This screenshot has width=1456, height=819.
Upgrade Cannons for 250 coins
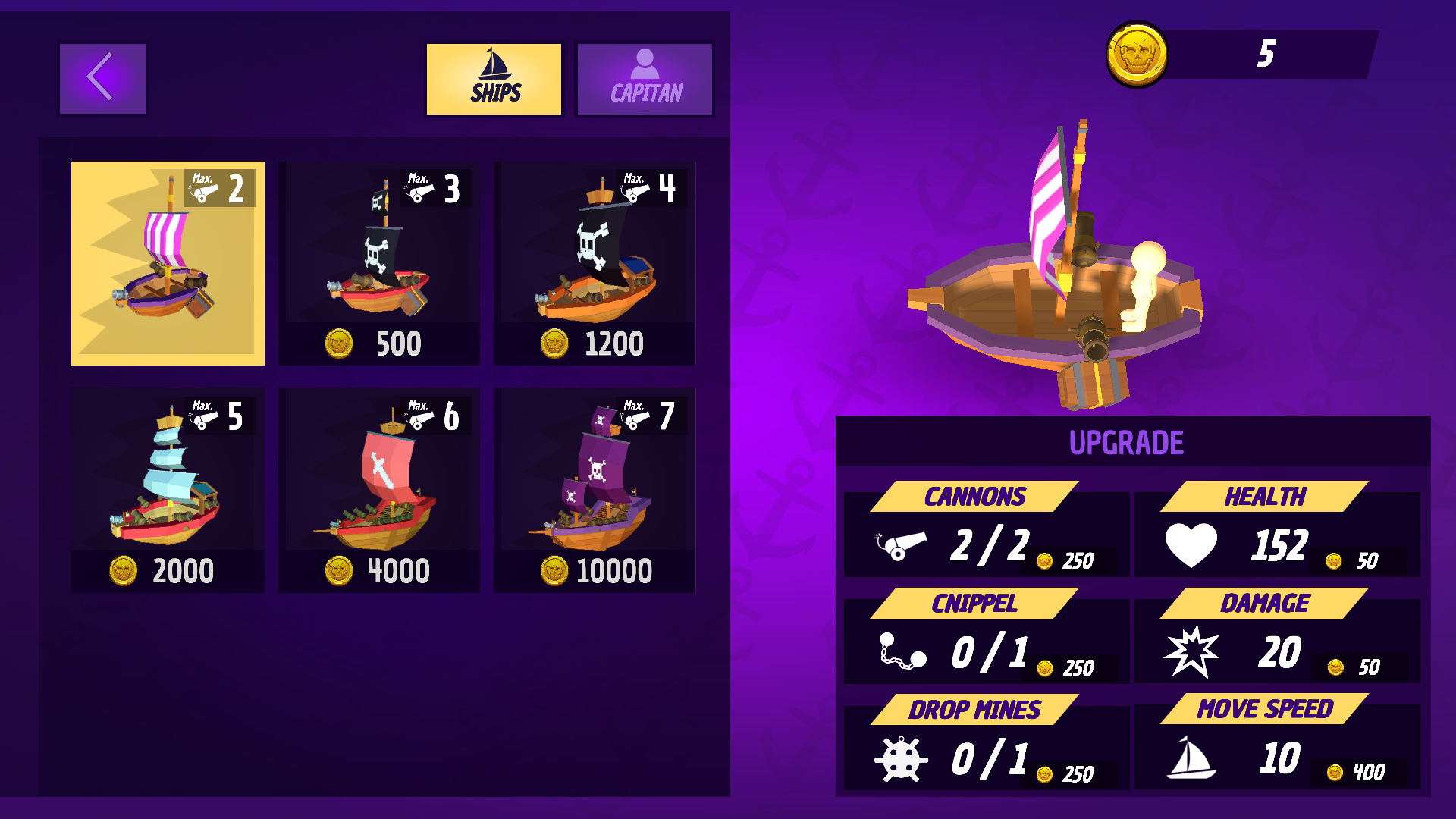click(1068, 560)
